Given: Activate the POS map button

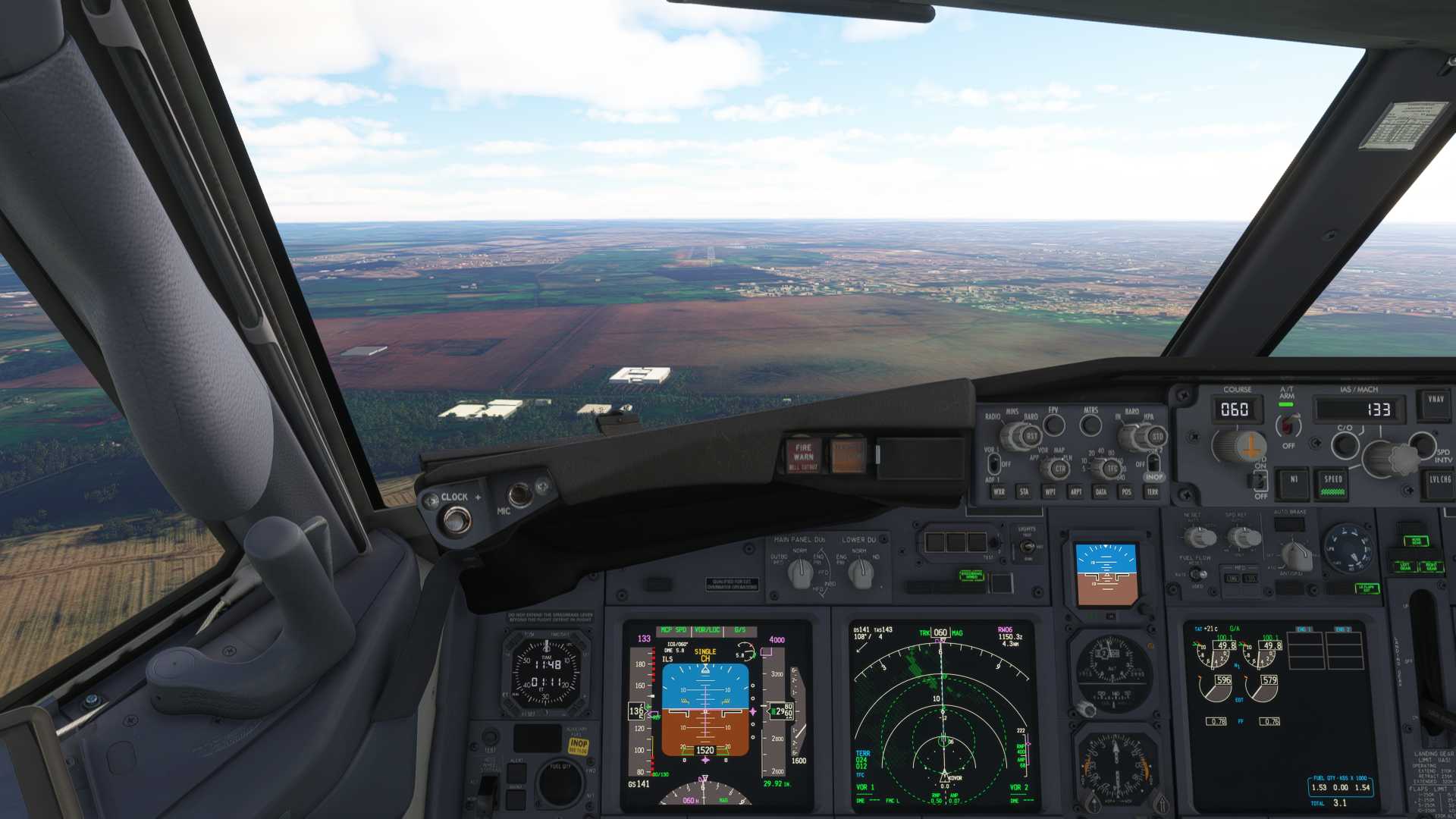Looking at the screenshot, I should (x=1126, y=492).
